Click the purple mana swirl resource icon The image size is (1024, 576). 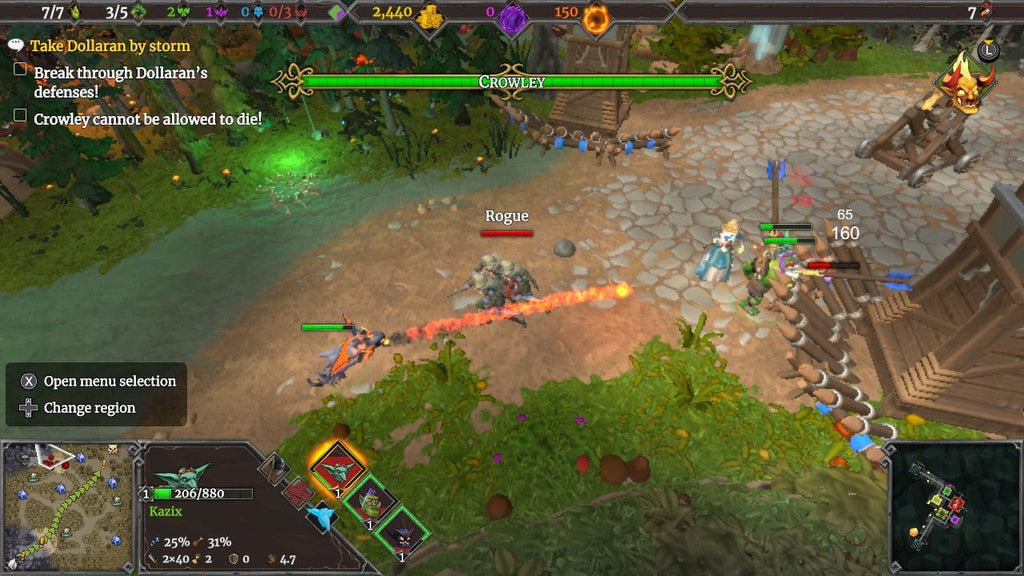[514, 16]
